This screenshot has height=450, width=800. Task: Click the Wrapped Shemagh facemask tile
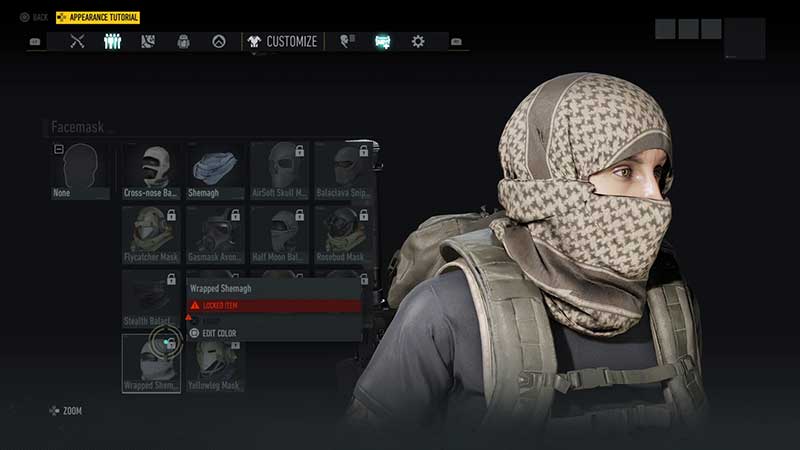pyautogui.click(x=151, y=363)
